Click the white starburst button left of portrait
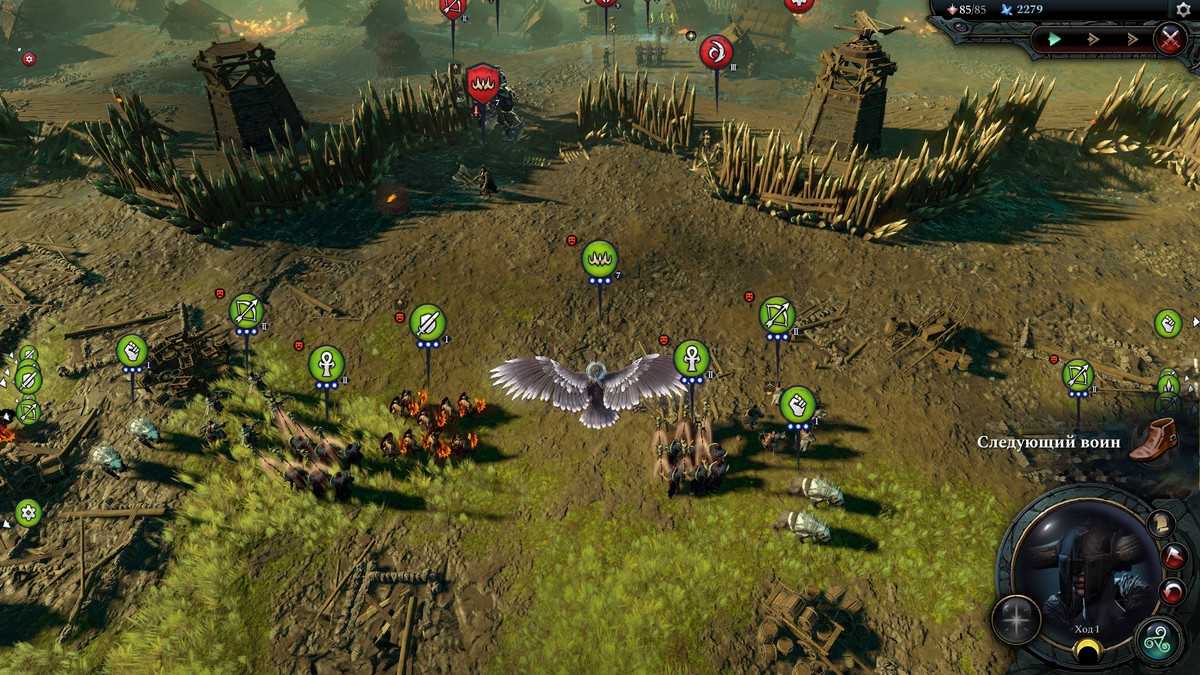This screenshot has height=675, width=1200. [x=1016, y=619]
